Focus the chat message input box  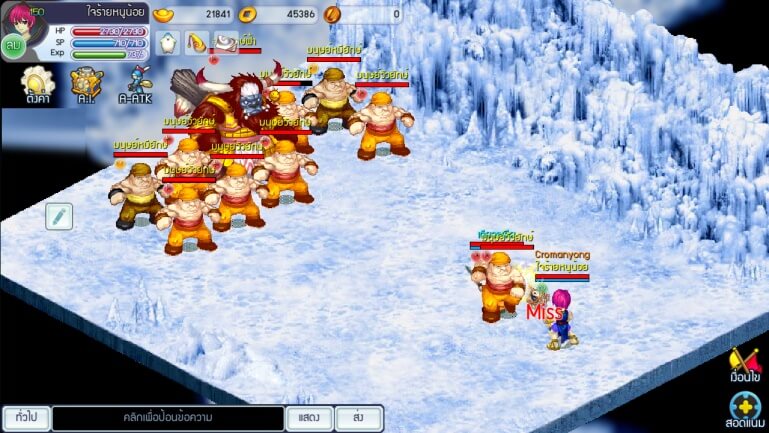click(168, 417)
